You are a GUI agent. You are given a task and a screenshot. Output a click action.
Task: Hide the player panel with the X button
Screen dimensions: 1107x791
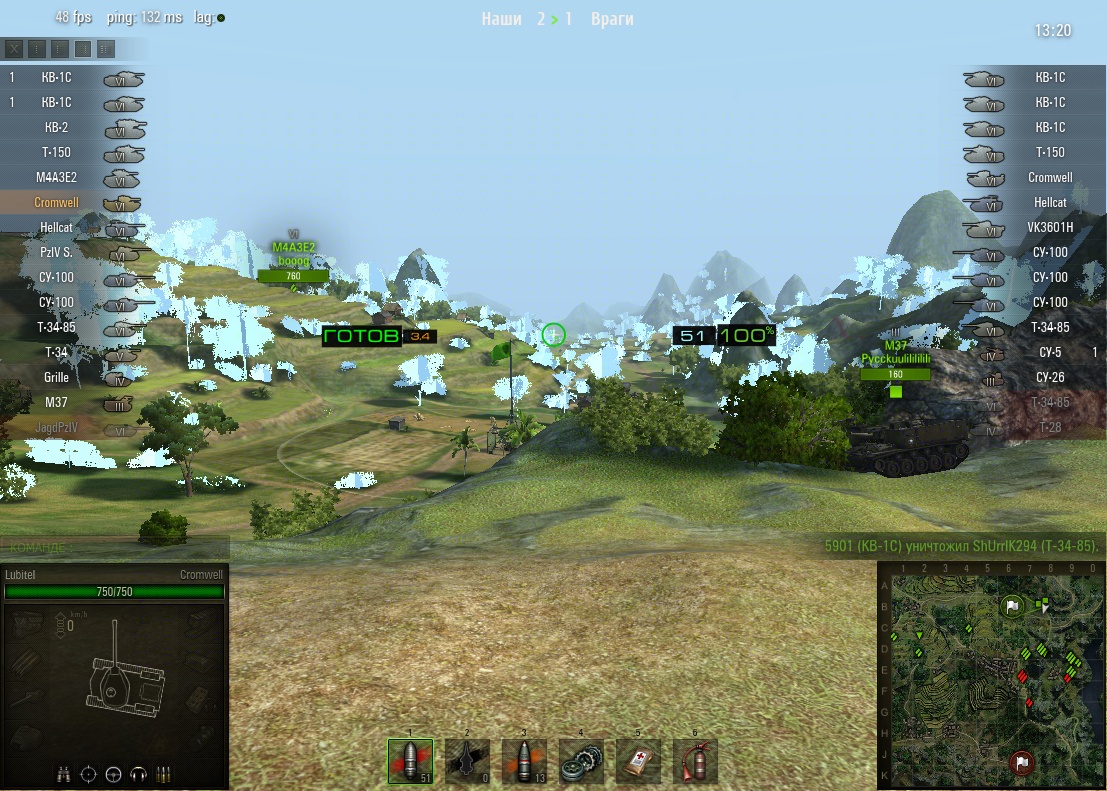point(14,48)
